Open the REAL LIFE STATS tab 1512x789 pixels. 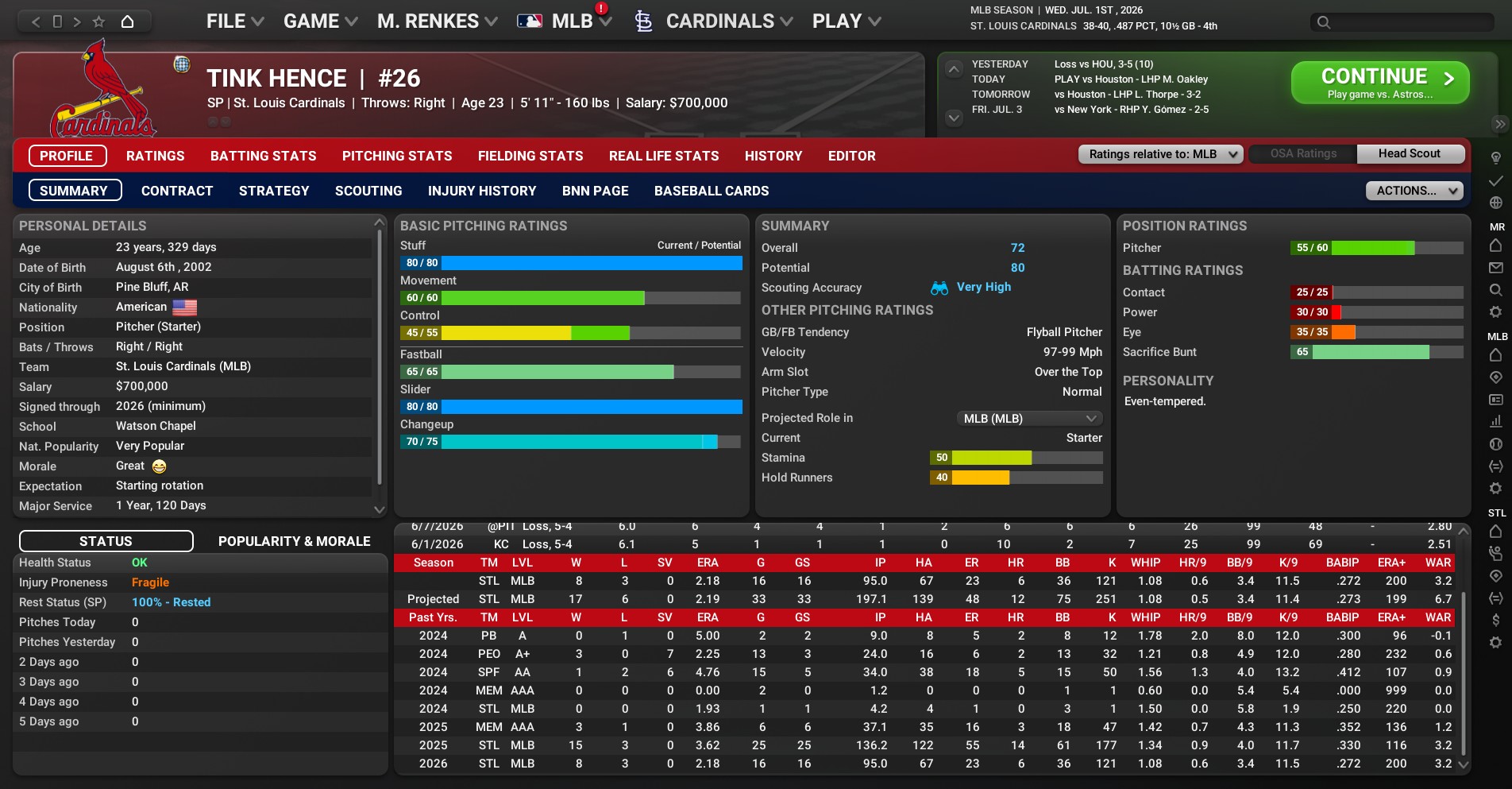click(x=664, y=156)
